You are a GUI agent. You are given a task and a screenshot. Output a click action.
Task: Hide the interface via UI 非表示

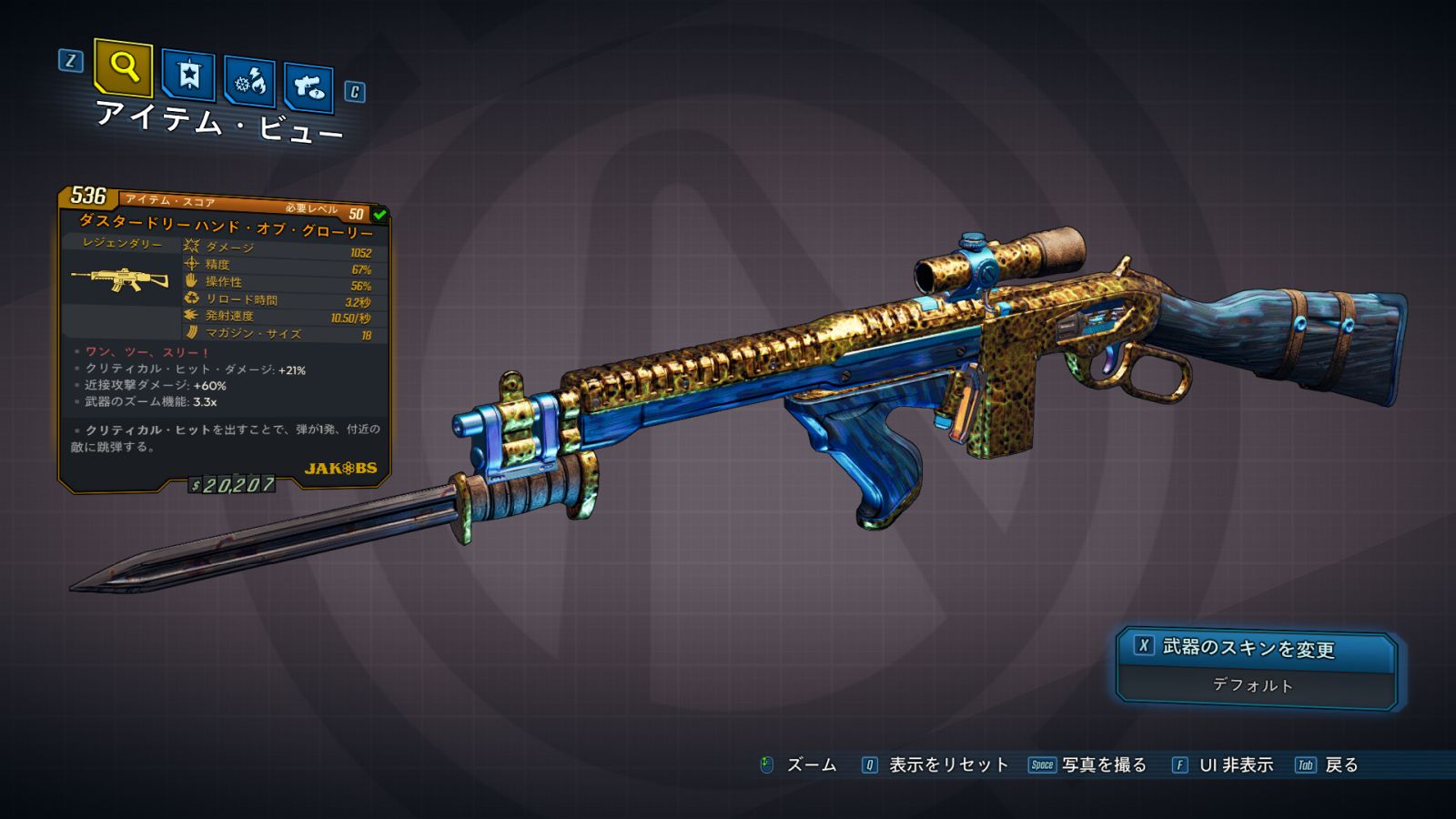[x=1235, y=765]
